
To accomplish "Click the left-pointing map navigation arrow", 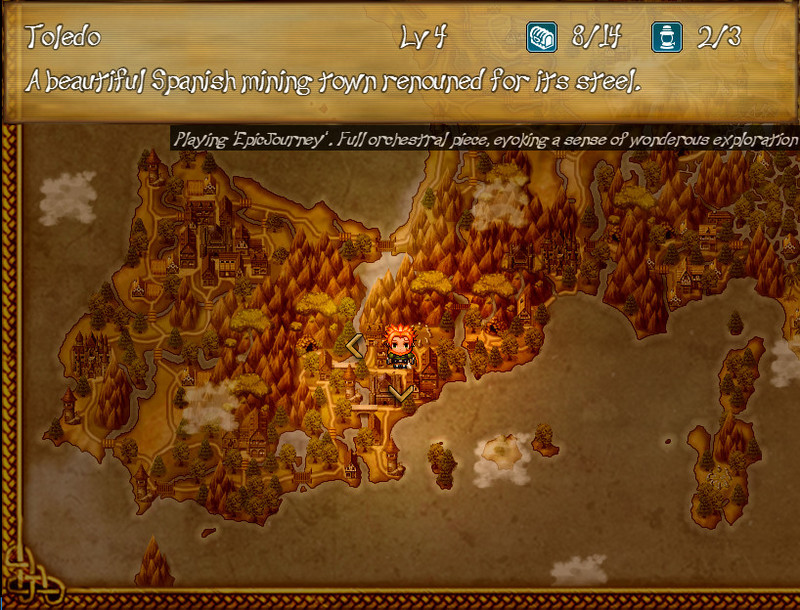I will tap(354, 346).
